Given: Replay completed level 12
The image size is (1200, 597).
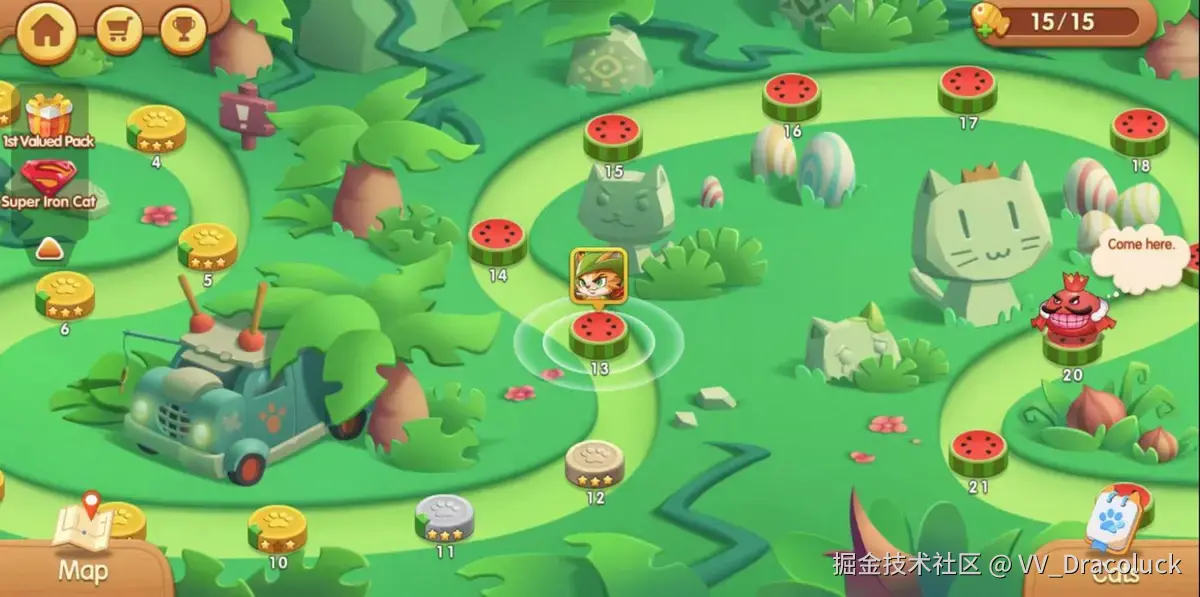Looking at the screenshot, I should (595, 463).
